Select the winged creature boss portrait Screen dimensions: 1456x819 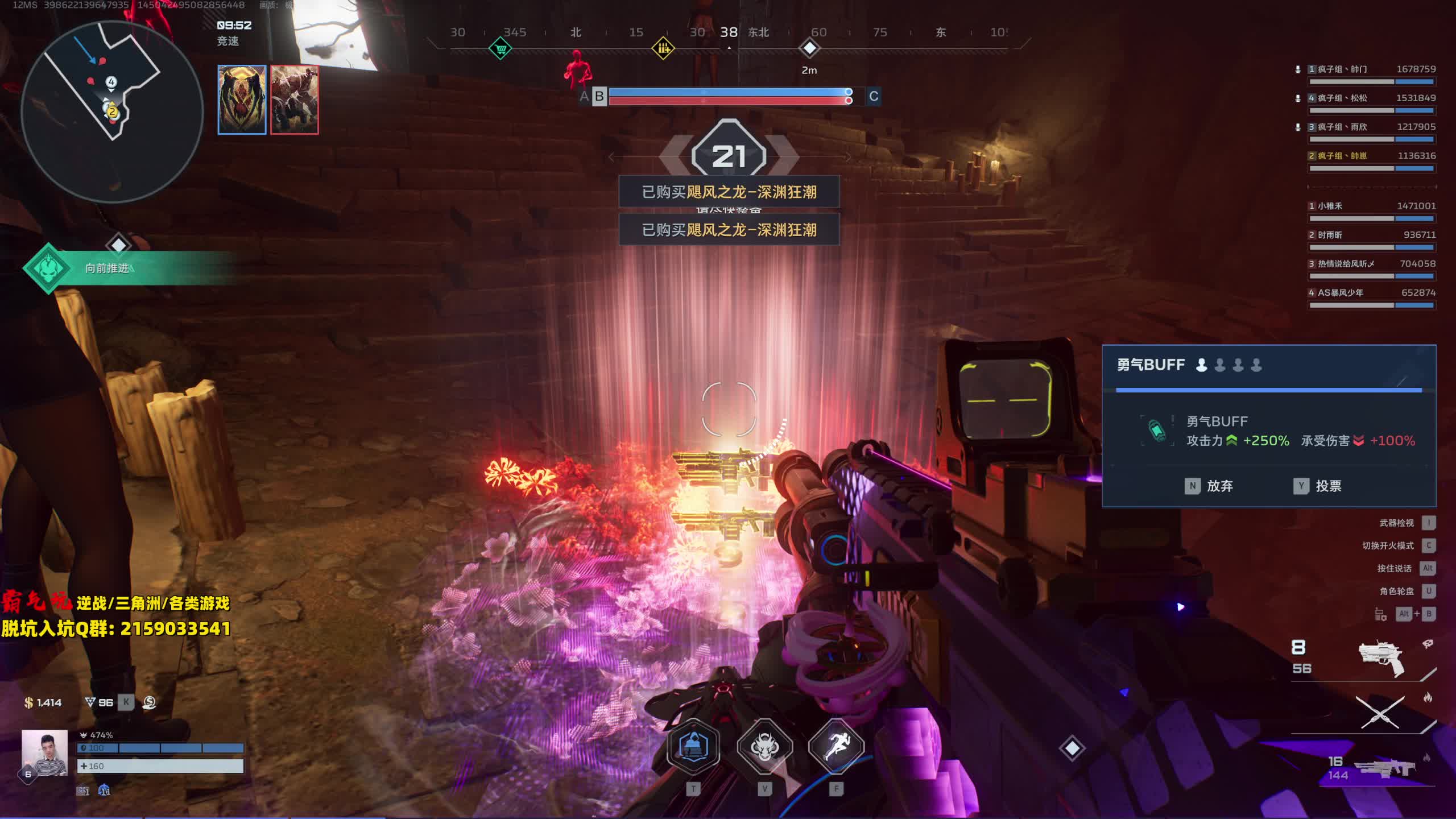[x=242, y=100]
